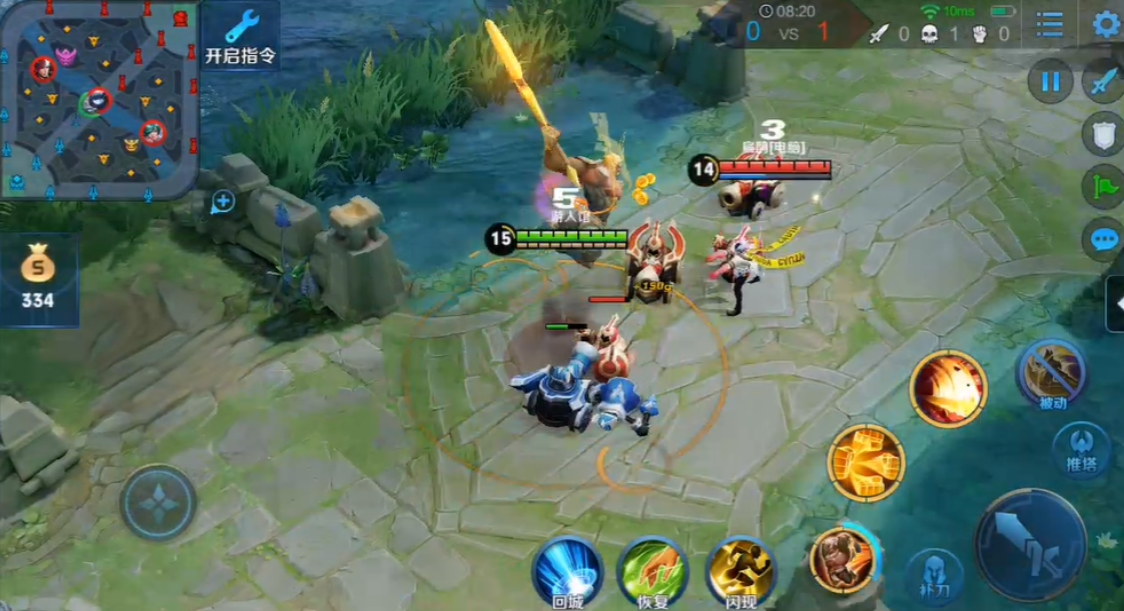
Task: Tap the green flag gather signal icon
Action: tap(1104, 187)
